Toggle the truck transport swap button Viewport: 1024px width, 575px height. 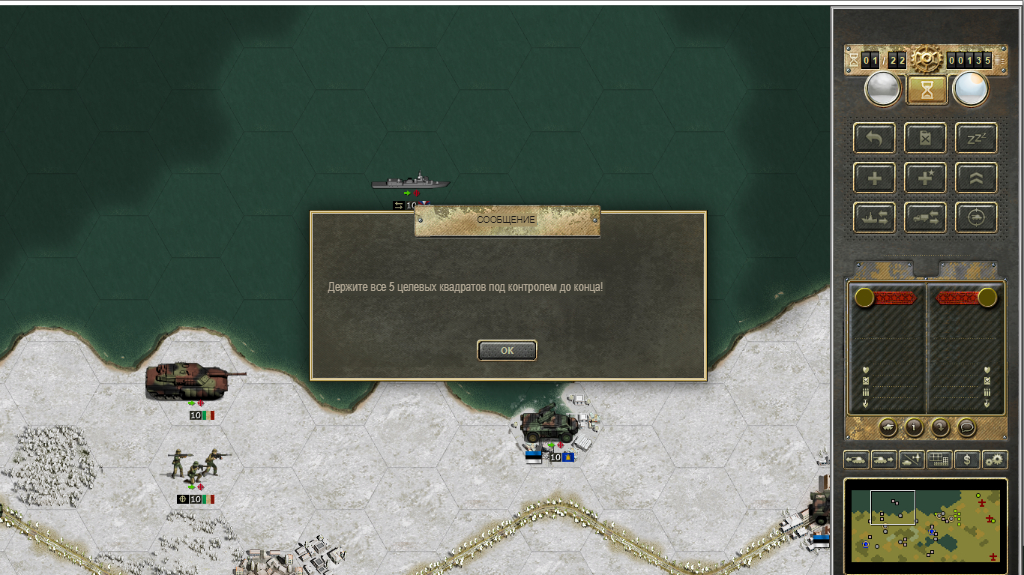[925, 217]
